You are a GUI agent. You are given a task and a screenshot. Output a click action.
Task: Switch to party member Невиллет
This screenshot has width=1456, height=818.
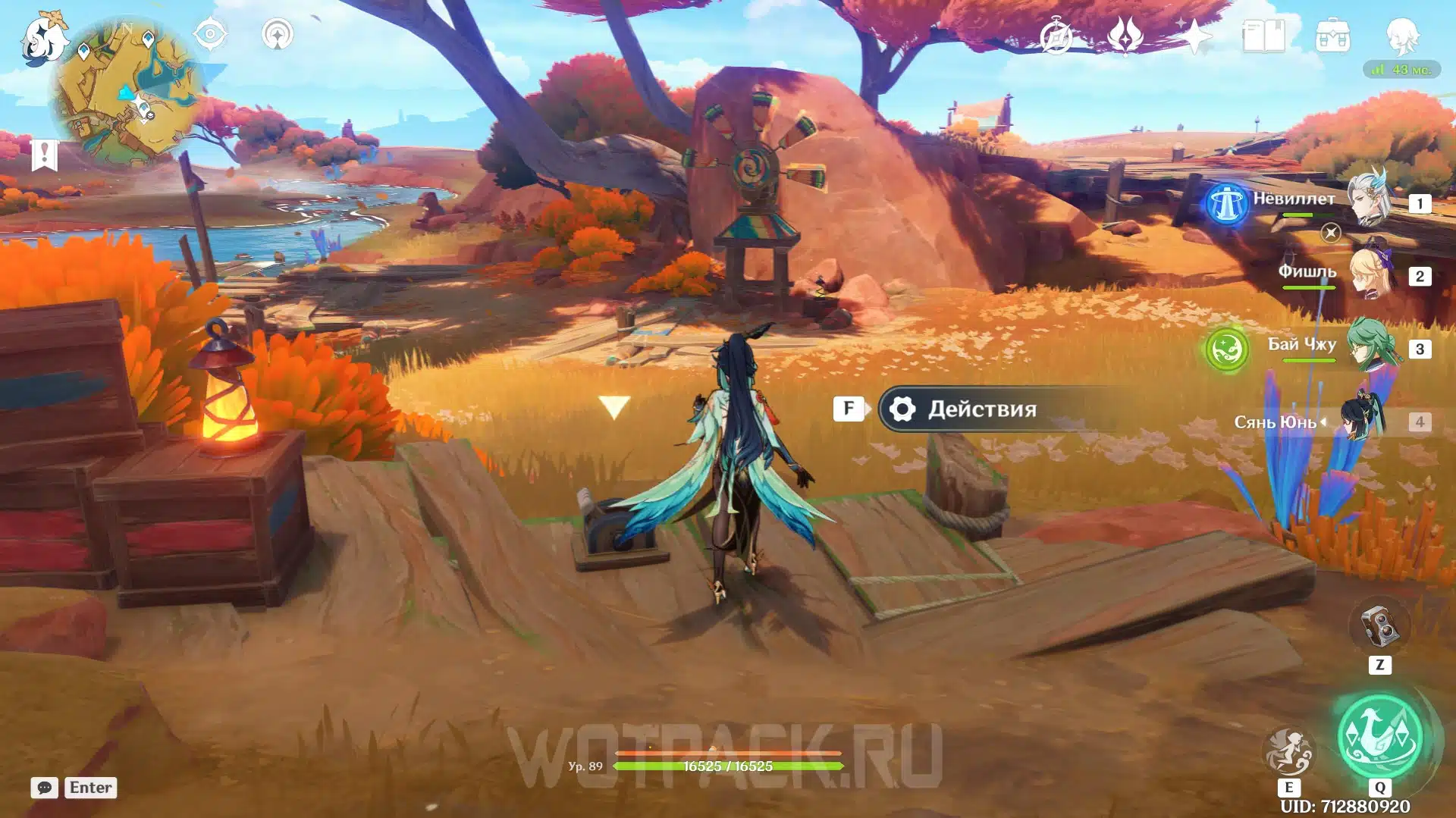click(x=1370, y=200)
